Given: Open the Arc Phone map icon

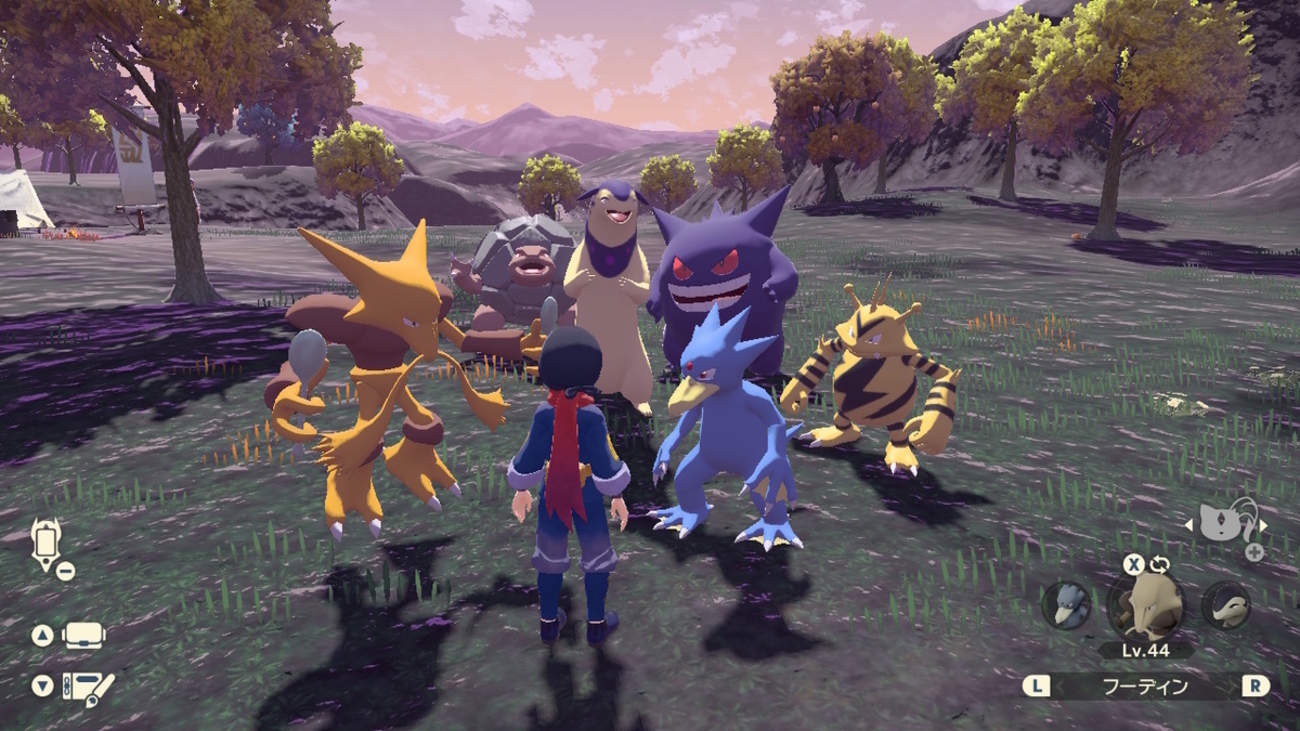Looking at the screenshot, I should (x=46, y=543).
